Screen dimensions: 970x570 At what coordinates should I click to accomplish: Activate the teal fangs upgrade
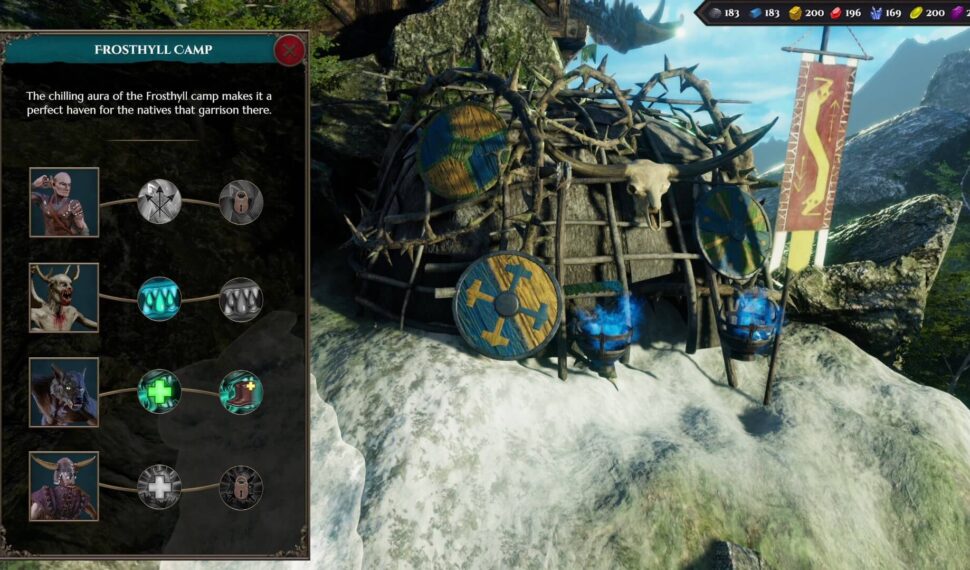tap(159, 298)
